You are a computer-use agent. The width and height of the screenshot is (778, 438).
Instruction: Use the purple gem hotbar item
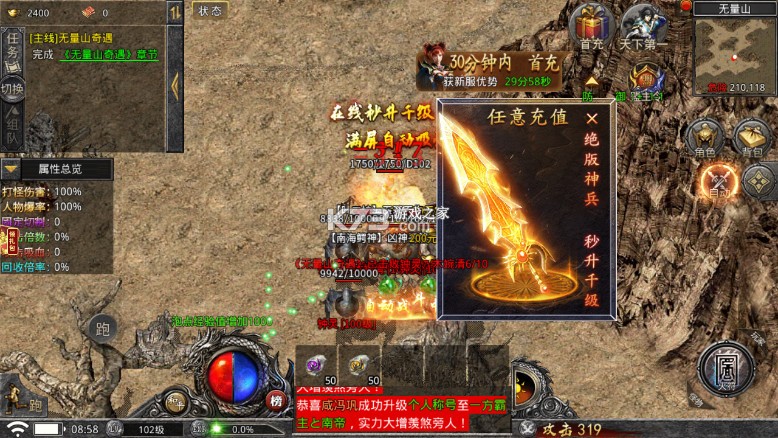[x=318, y=365]
